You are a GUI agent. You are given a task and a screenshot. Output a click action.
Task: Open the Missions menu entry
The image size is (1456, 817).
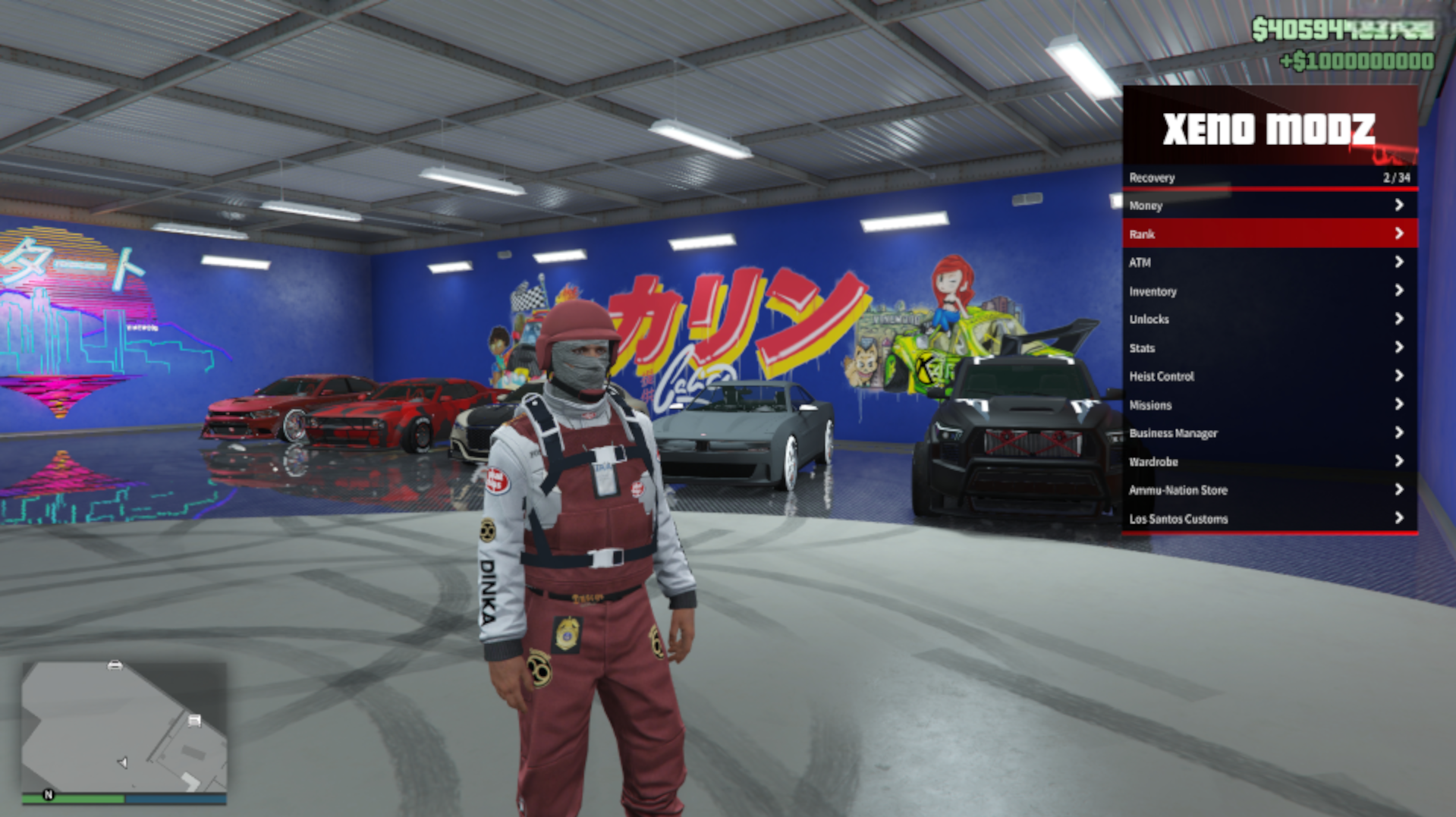[1150, 404]
